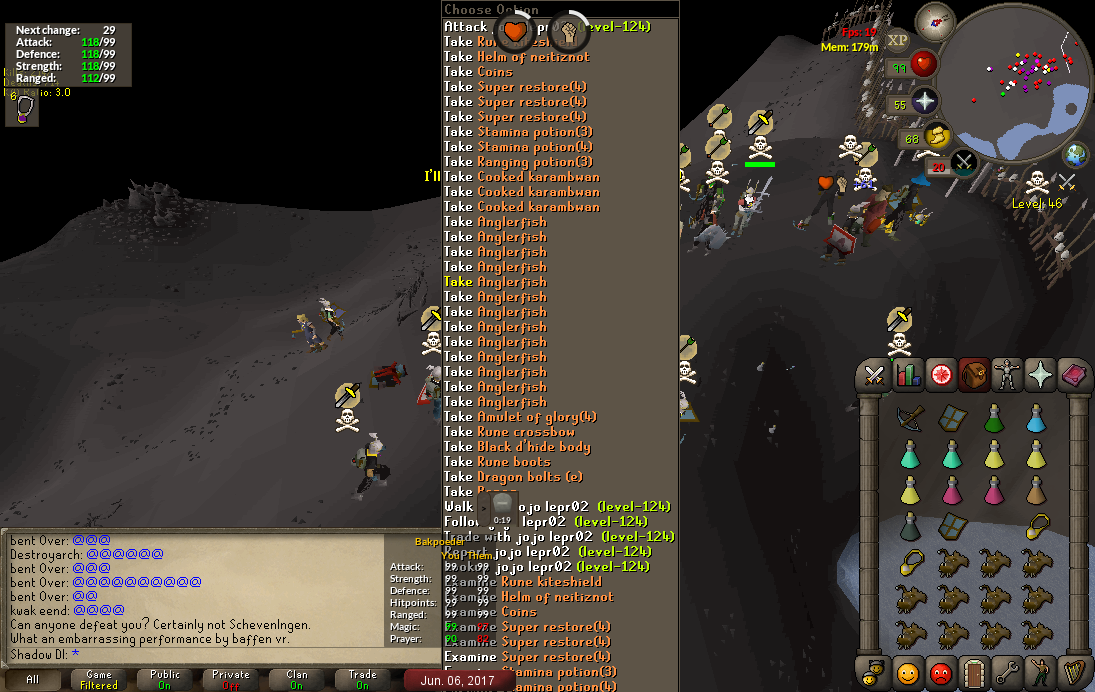
Task: Open the Prayer tab
Action: click(1040, 375)
